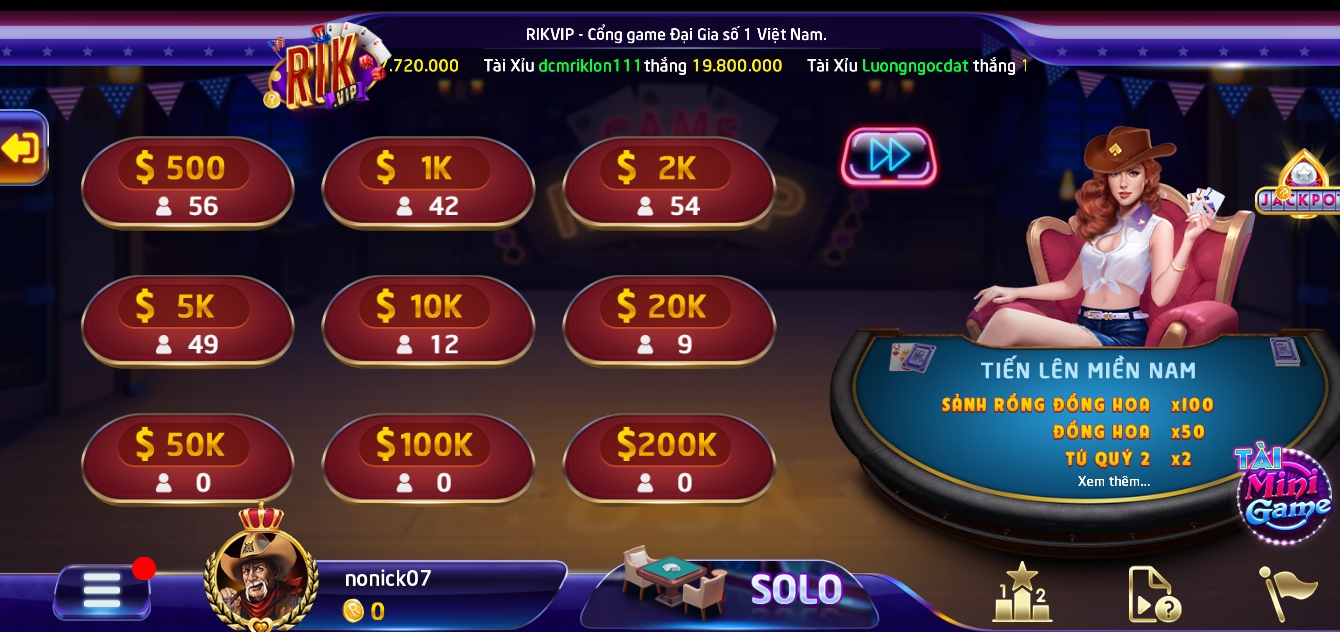The width and height of the screenshot is (1340, 632).
Task: Open the game rules help icon
Action: pos(1154,594)
